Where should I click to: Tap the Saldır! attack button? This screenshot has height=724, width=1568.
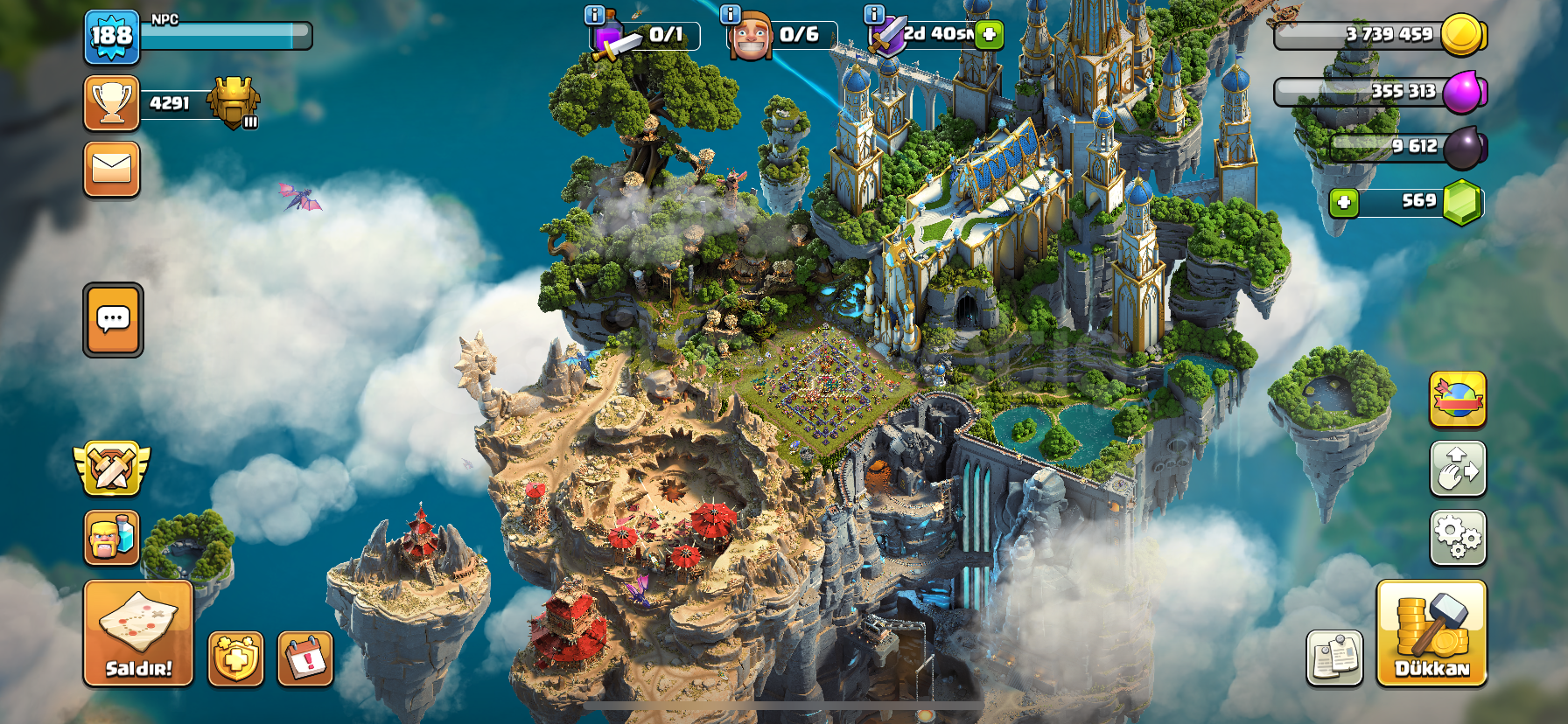(138, 633)
